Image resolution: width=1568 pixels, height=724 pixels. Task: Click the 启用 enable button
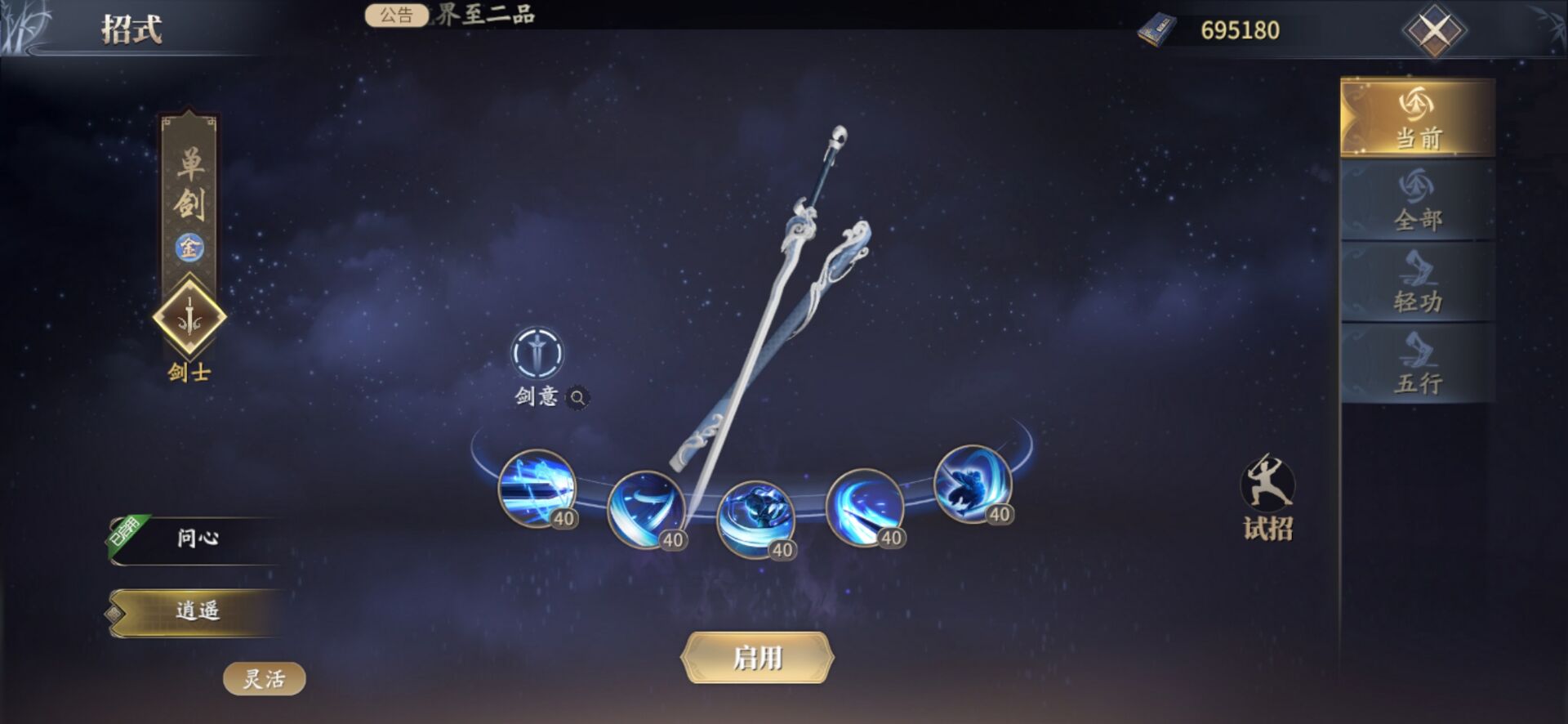[757, 658]
